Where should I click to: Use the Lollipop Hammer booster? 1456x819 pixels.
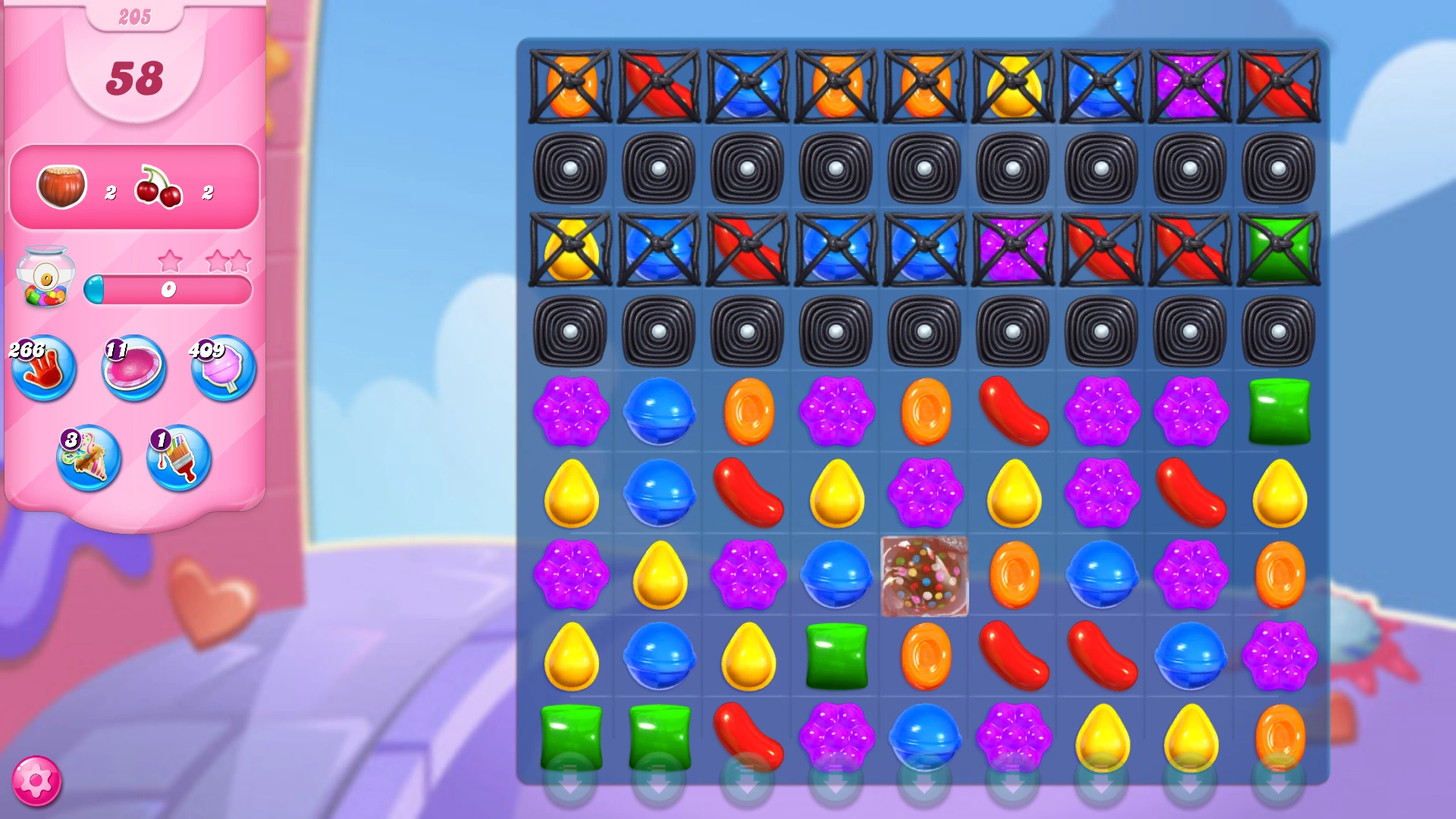tap(133, 369)
